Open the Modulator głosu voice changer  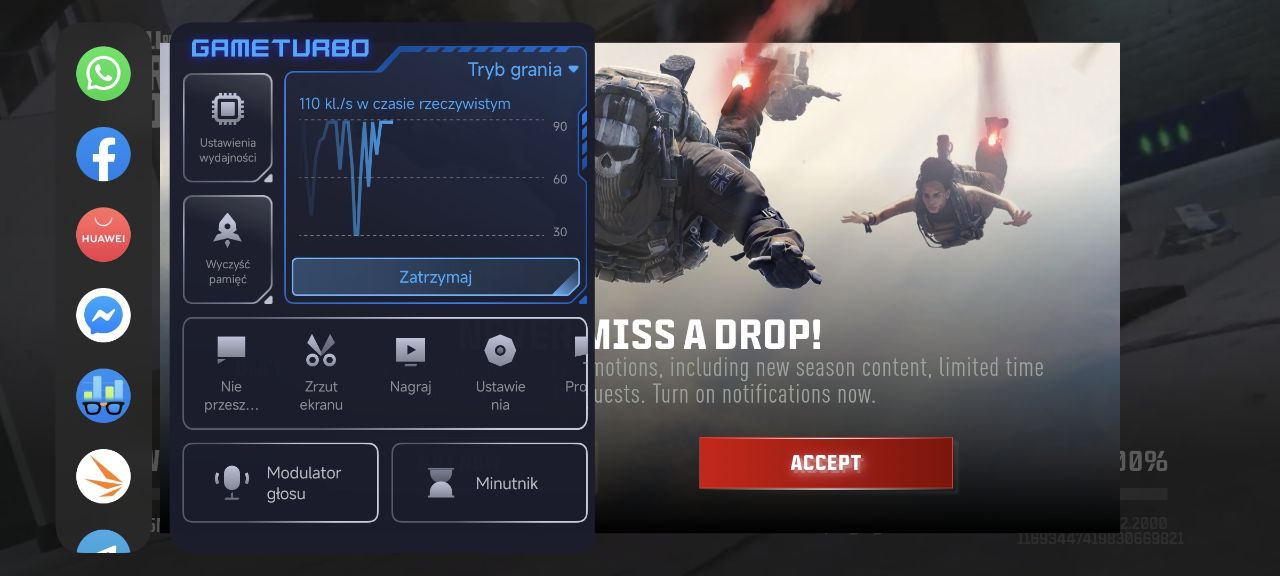(x=280, y=483)
